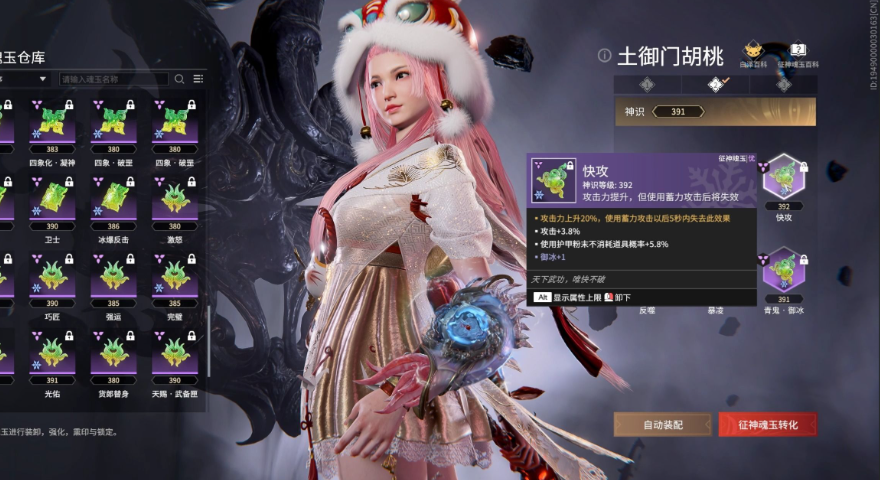Select the 天赐·武备匣 soul jade
880x480 pixels.
click(175, 354)
